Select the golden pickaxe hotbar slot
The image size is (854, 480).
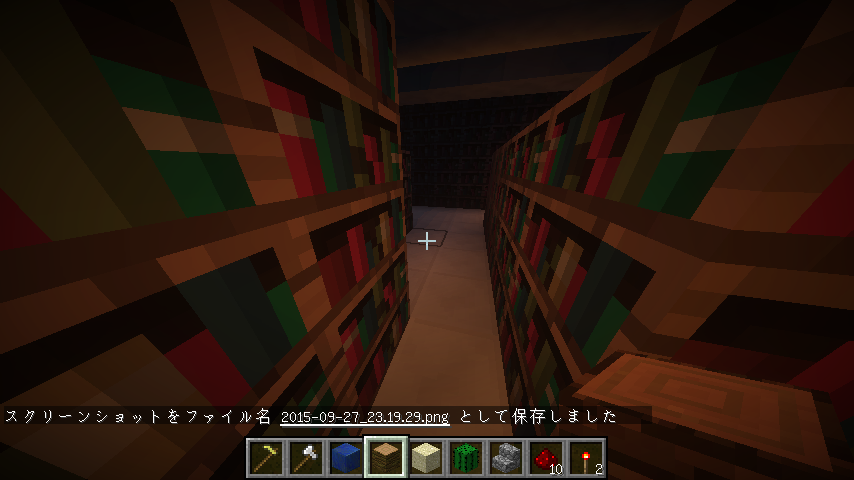266,458
